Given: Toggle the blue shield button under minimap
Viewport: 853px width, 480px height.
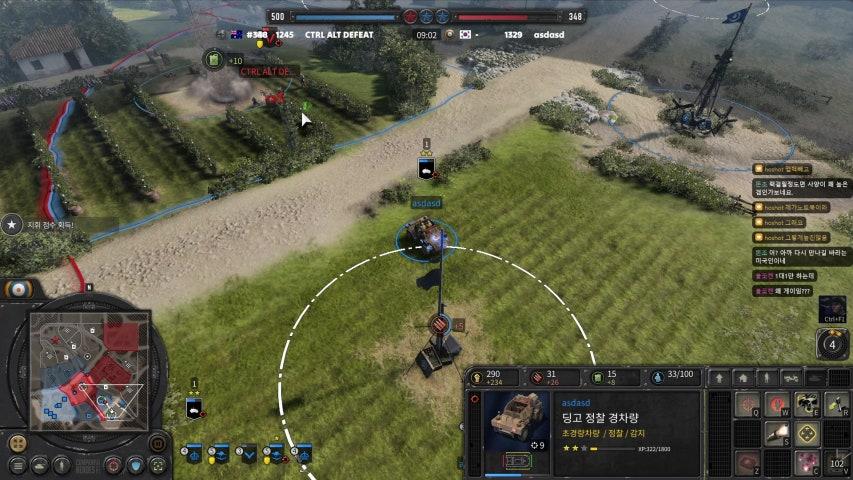Looking at the screenshot, I should [x=136, y=465].
